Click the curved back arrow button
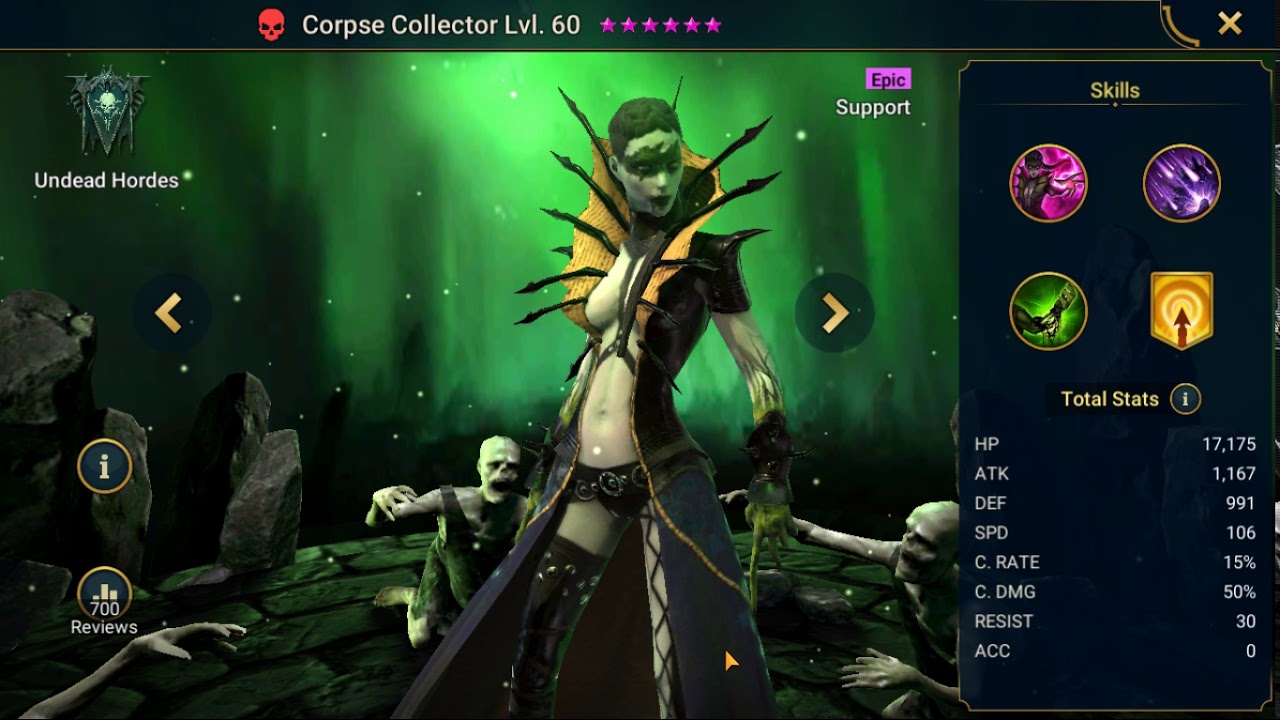Image resolution: width=1280 pixels, height=720 pixels. 1180,26
